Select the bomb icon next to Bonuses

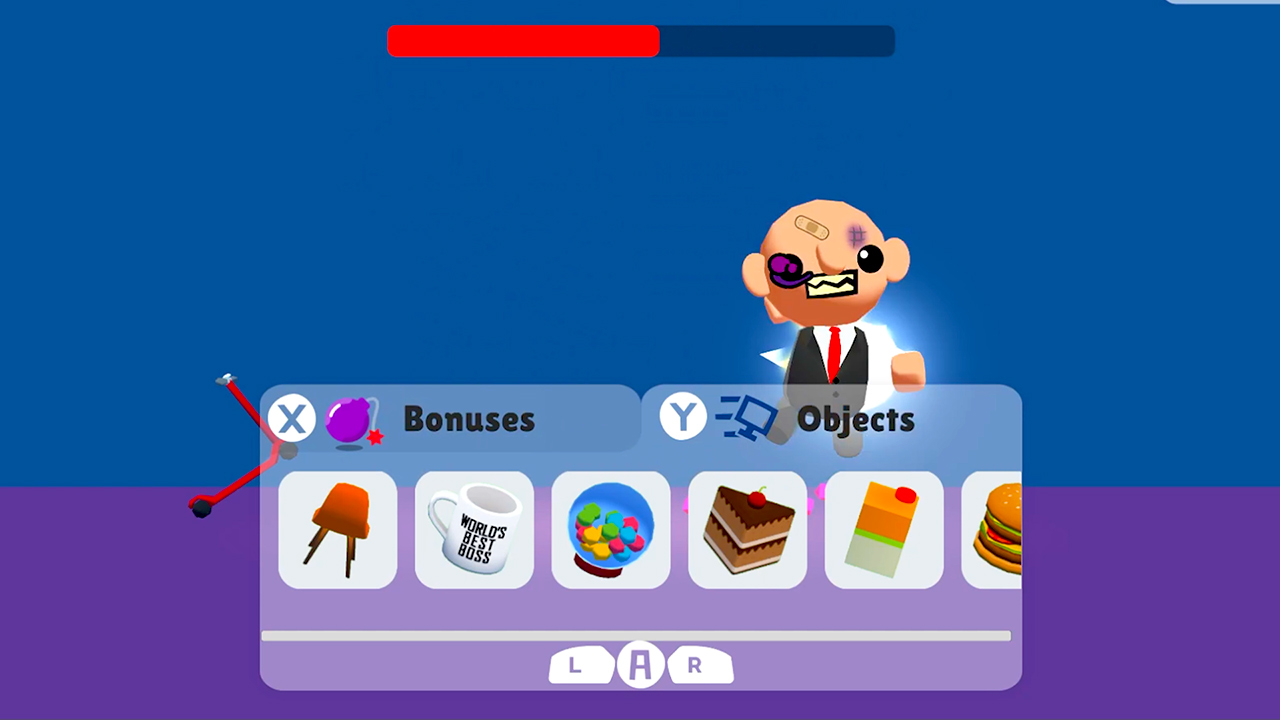tap(350, 419)
